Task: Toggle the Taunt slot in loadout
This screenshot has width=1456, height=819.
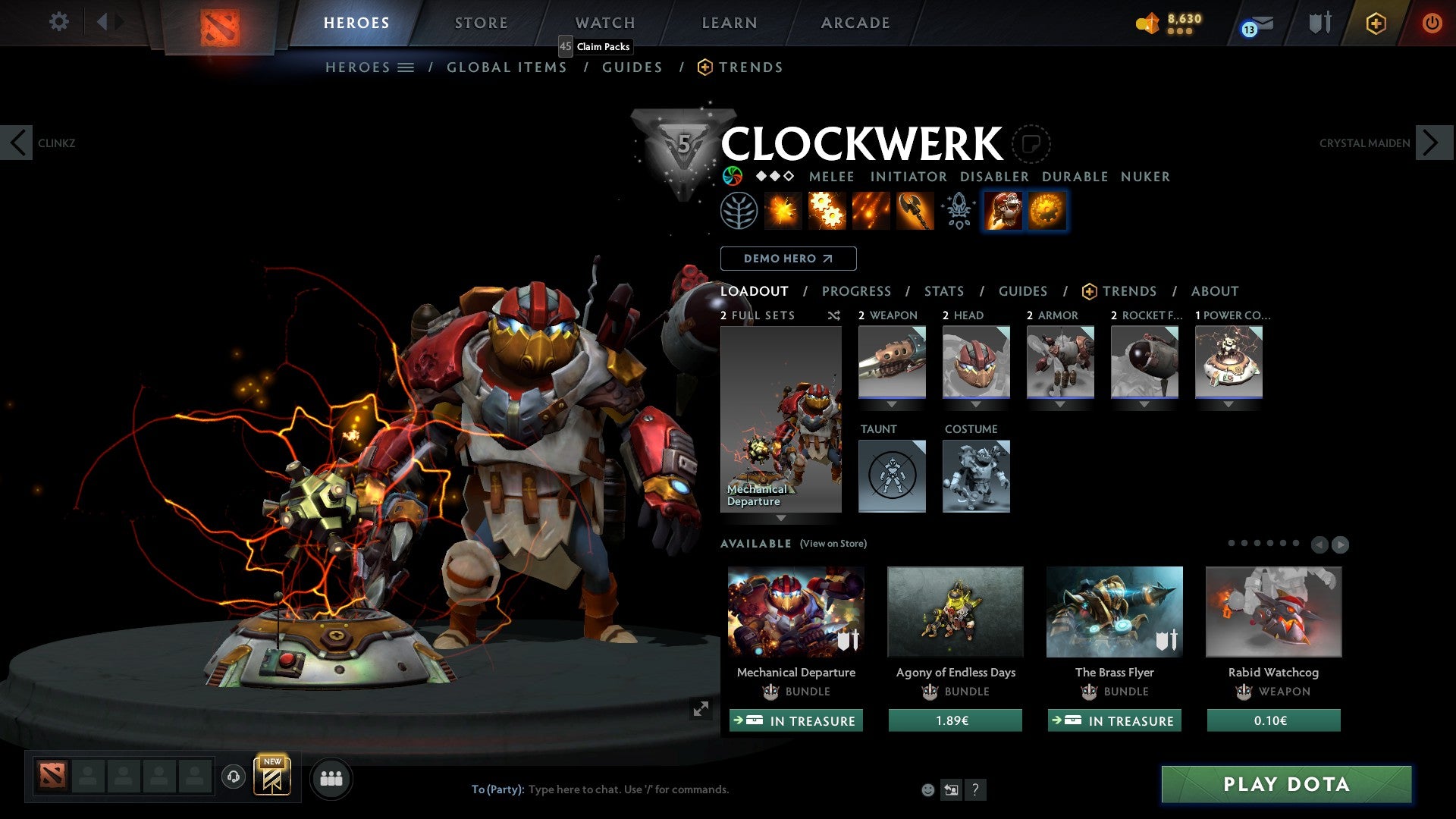Action: click(892, 475)
